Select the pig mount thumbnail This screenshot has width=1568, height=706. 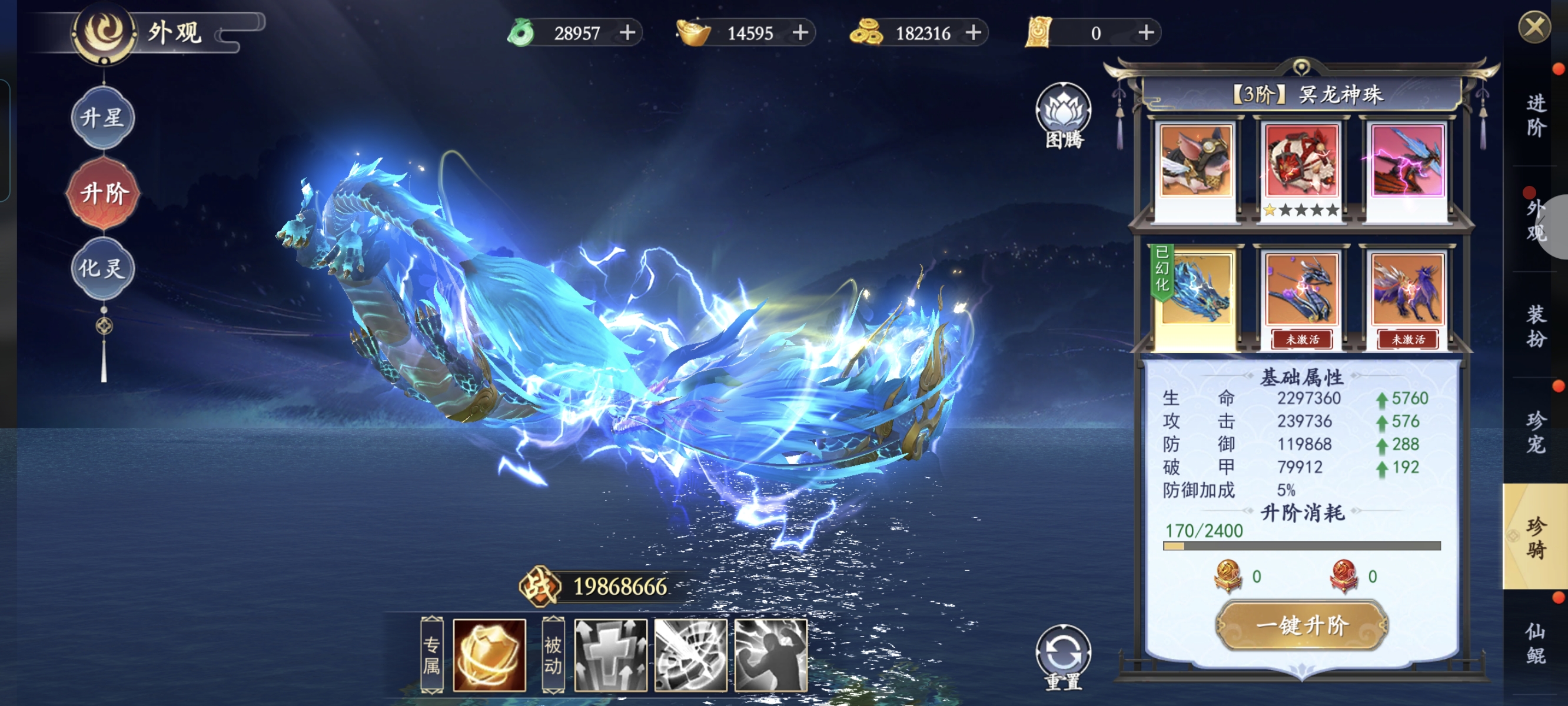point(1195,161)
